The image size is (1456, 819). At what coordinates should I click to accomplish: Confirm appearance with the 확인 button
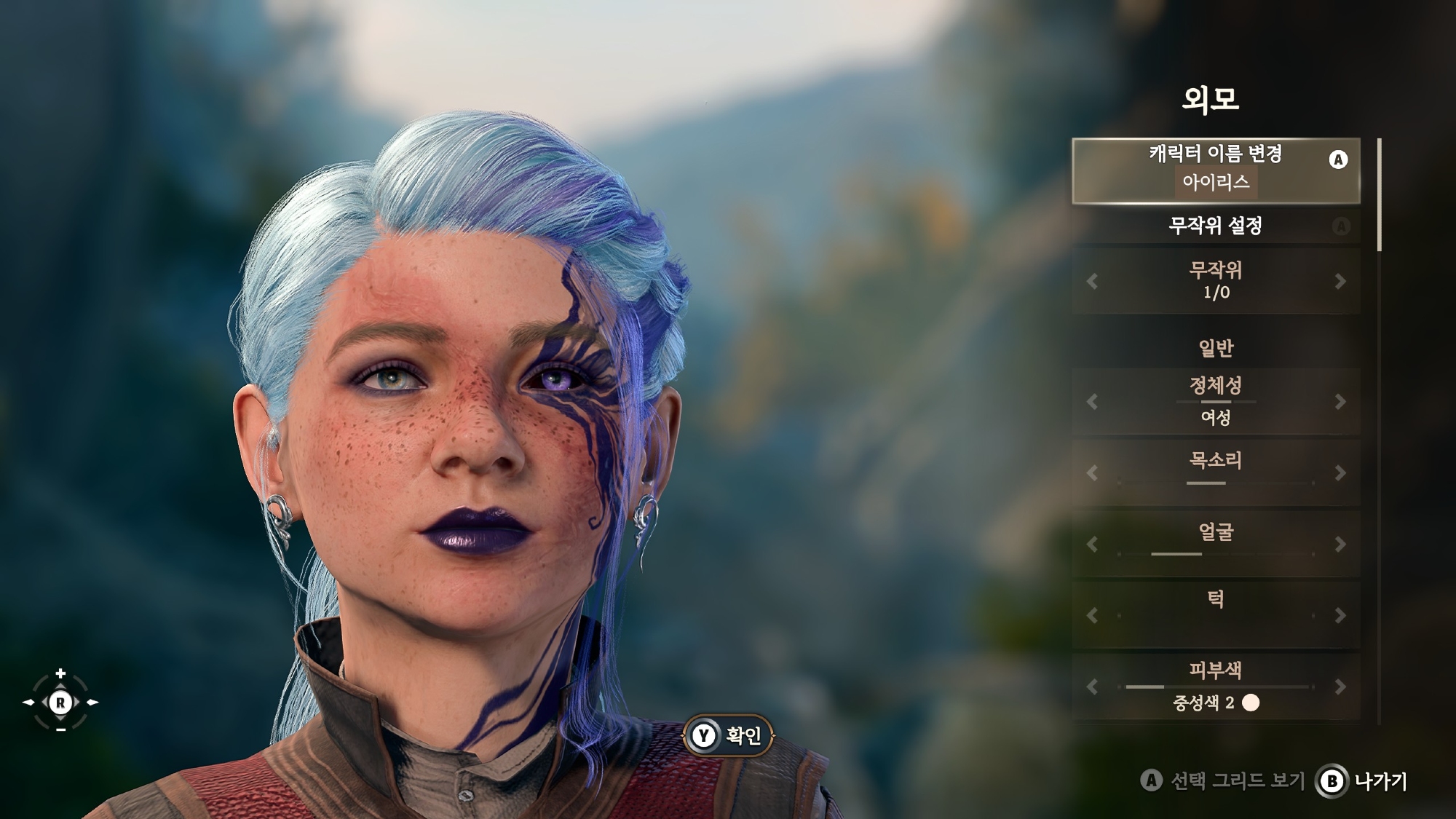coord(728,736)
